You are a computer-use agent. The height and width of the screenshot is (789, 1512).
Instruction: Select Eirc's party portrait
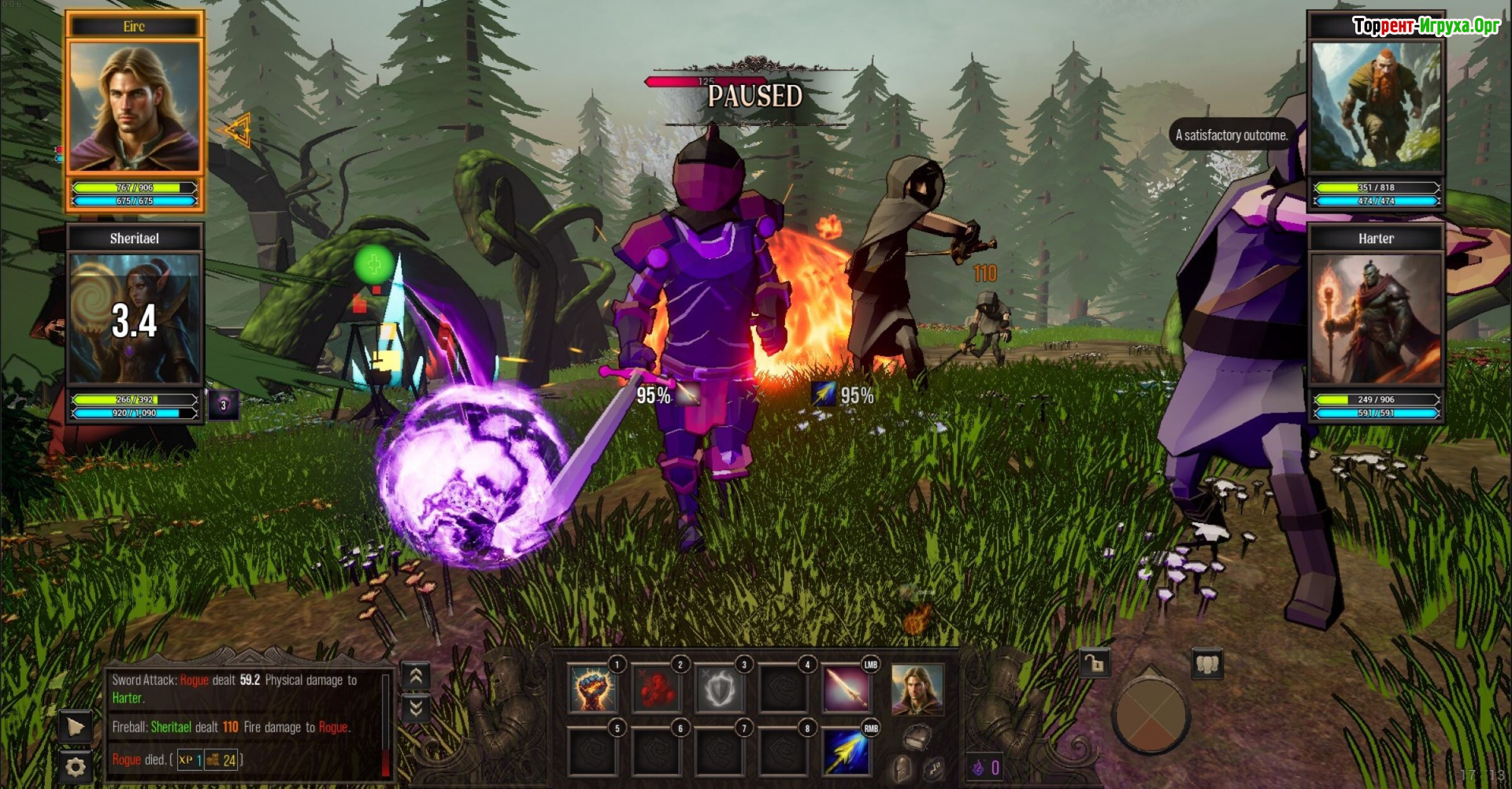pyautogui.click(x=135, y=106)
